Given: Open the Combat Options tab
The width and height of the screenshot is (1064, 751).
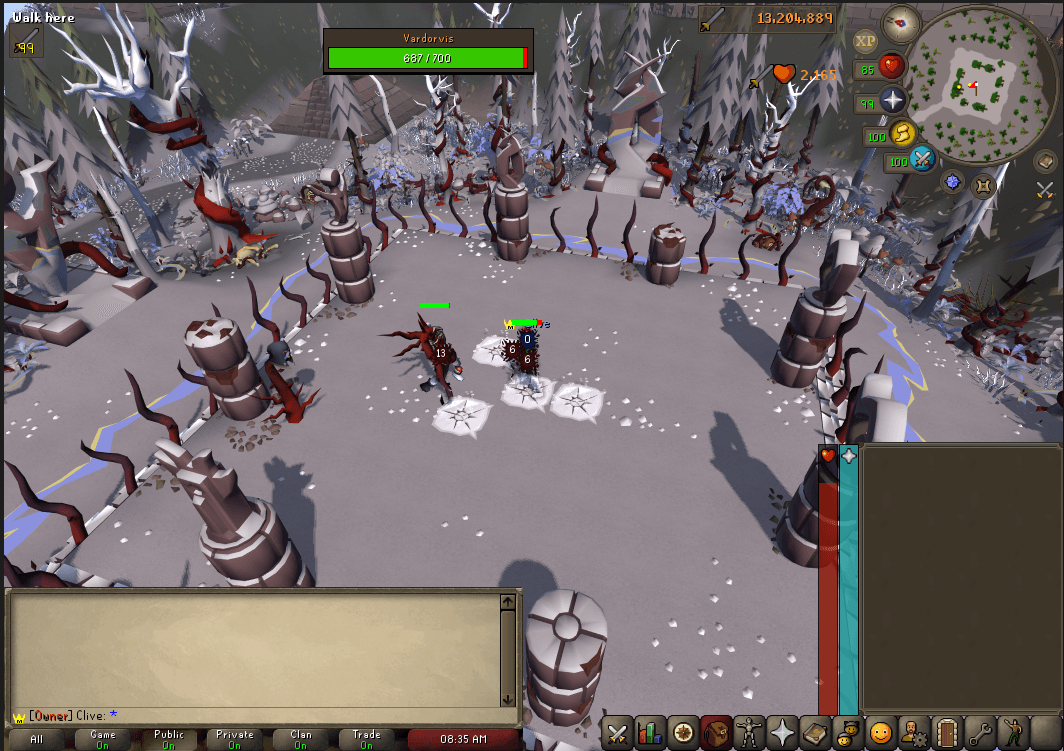Looking at the screenshot, I should 618,733.
